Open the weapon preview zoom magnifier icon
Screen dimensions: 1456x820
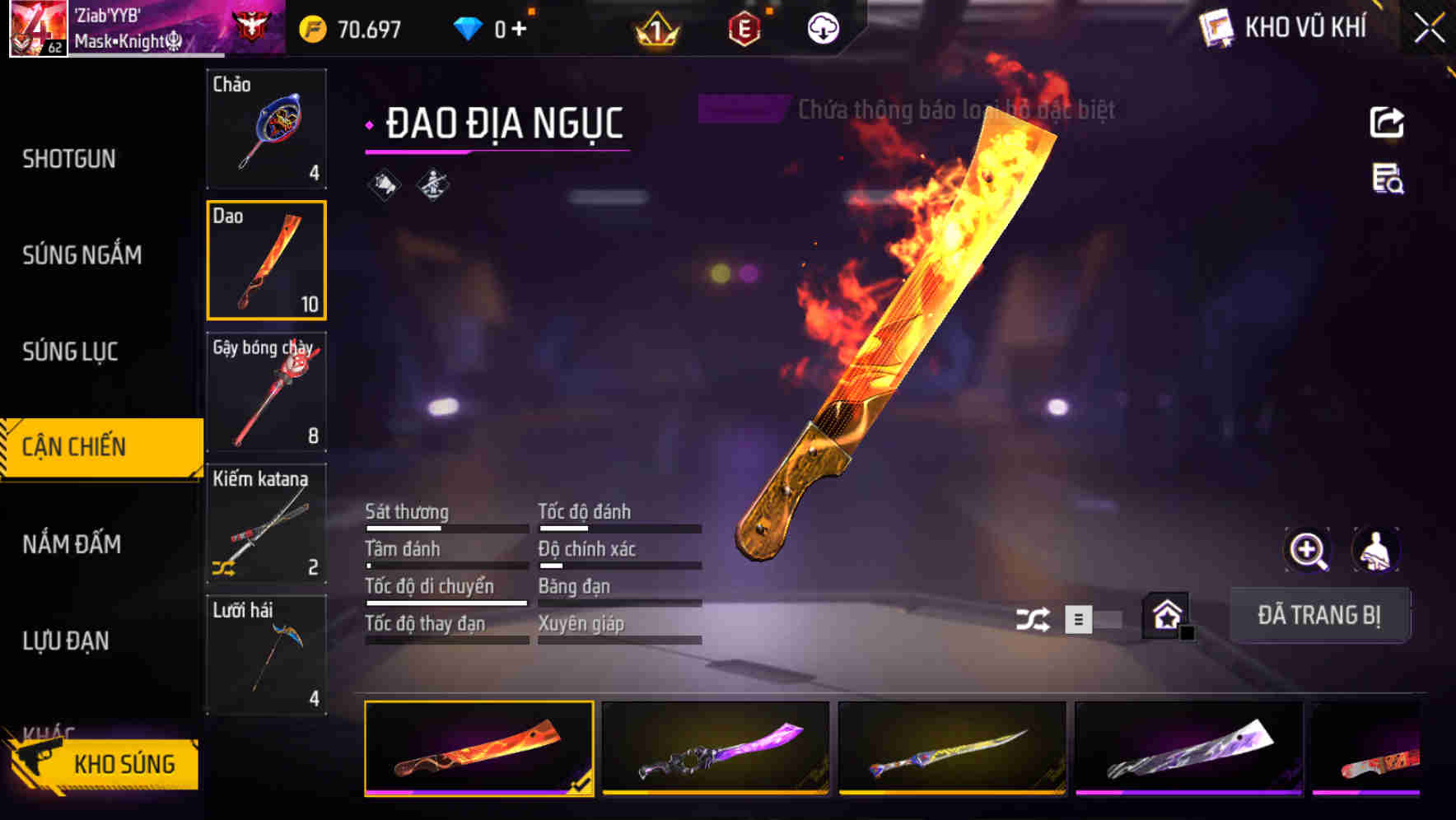(x=1308, y=550)
